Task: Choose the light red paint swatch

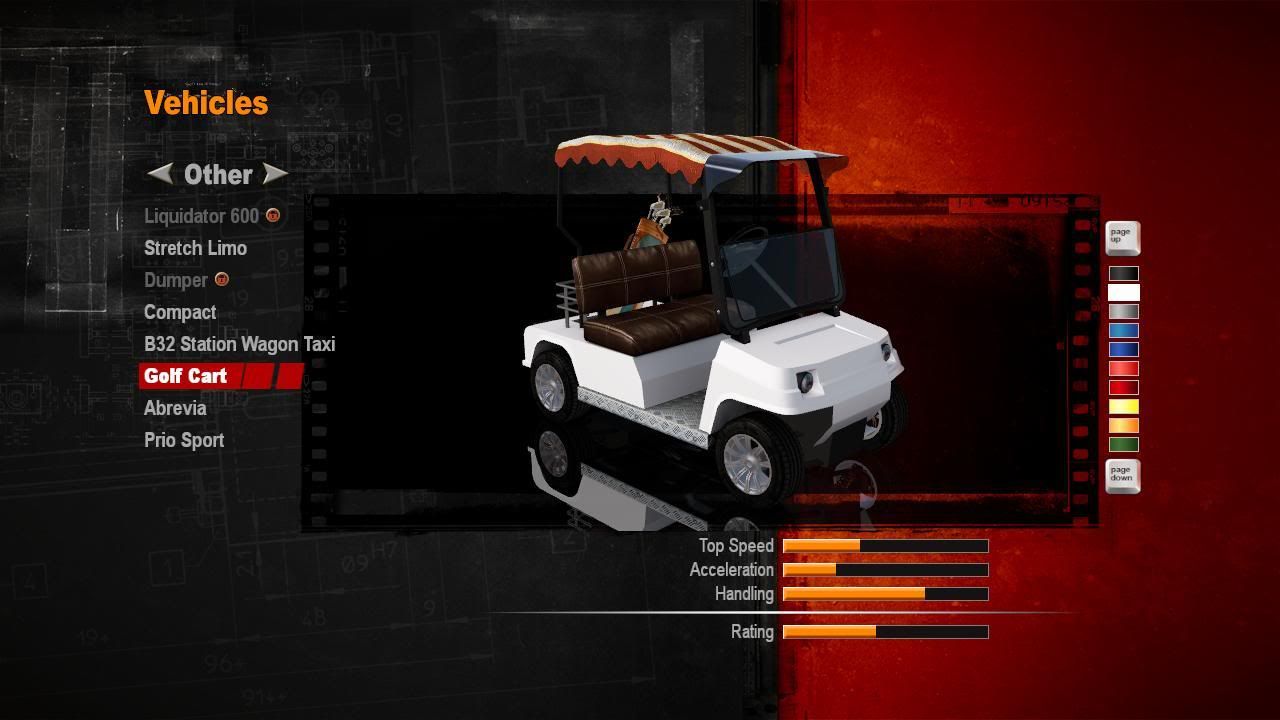Action: (1123, 368)
